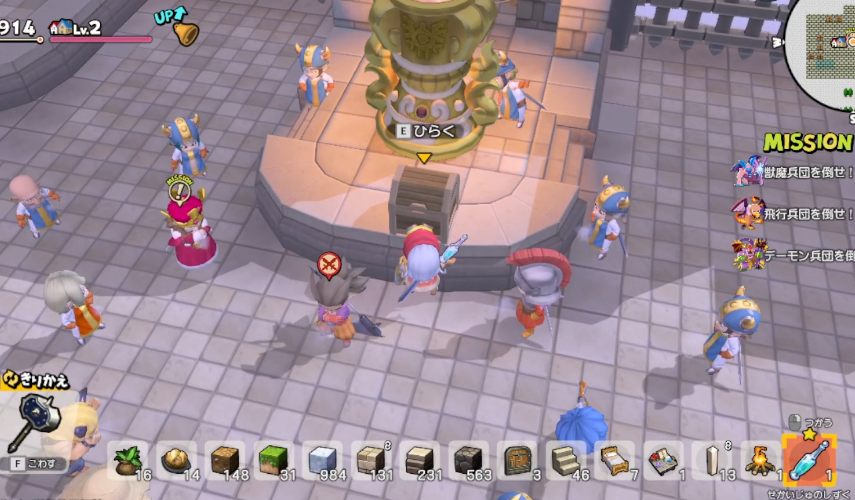Select the flying army mission entry
The image size is (855, 500).
tap(795, 213)
